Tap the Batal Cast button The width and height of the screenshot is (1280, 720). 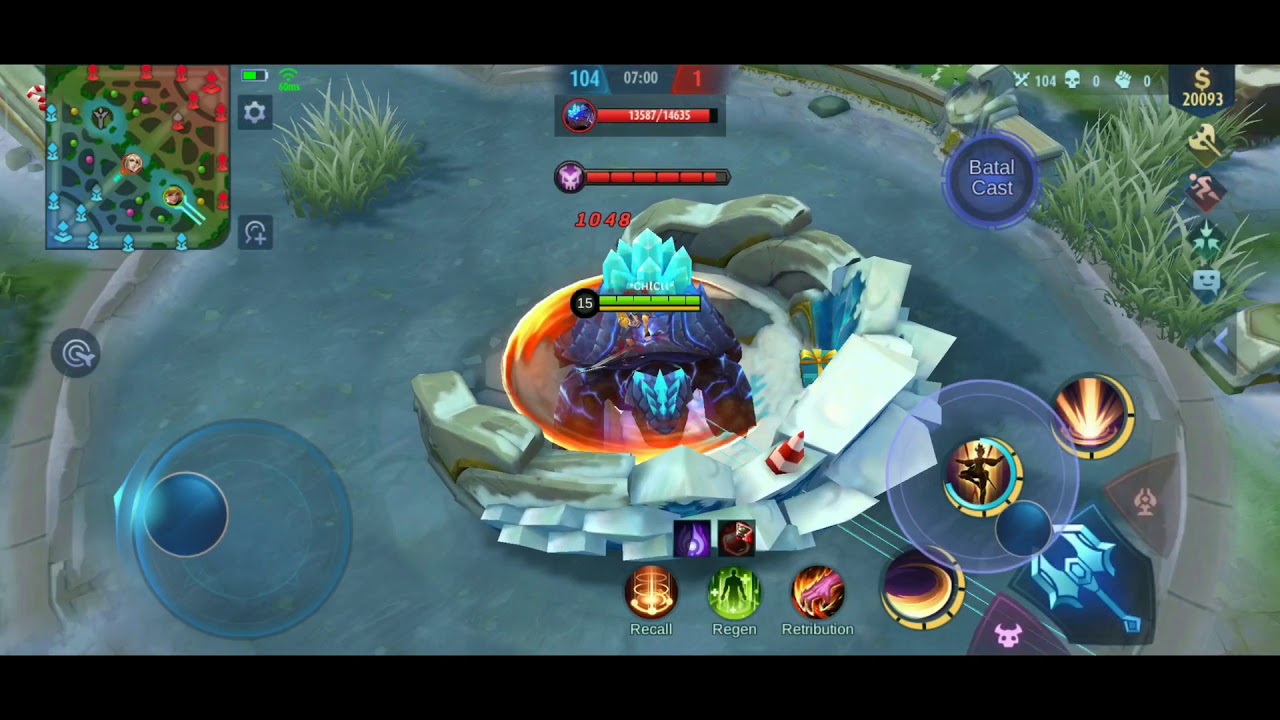coord(991,178)
